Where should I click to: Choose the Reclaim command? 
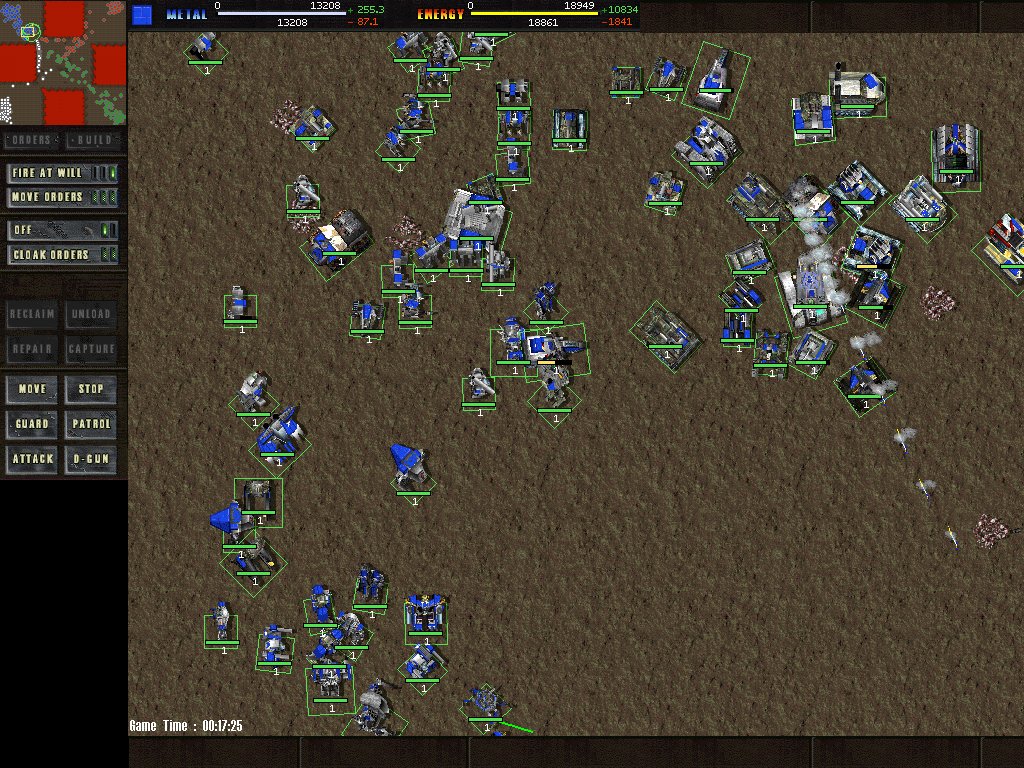pyautogui.click(x=32, y=314)
